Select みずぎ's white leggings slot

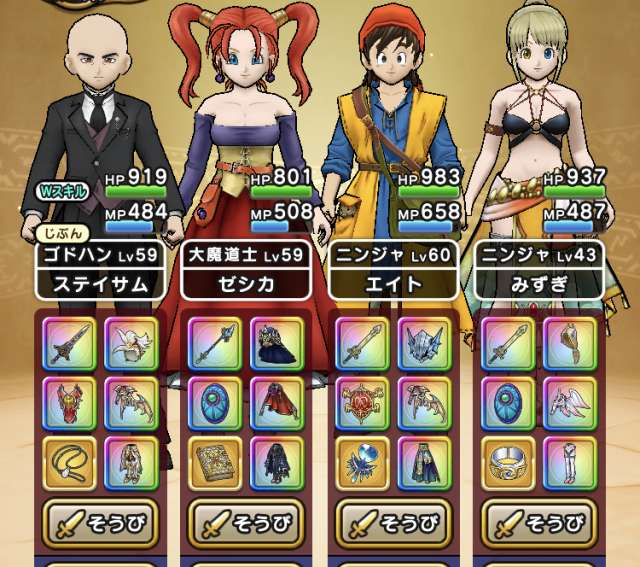click(570, 461)
